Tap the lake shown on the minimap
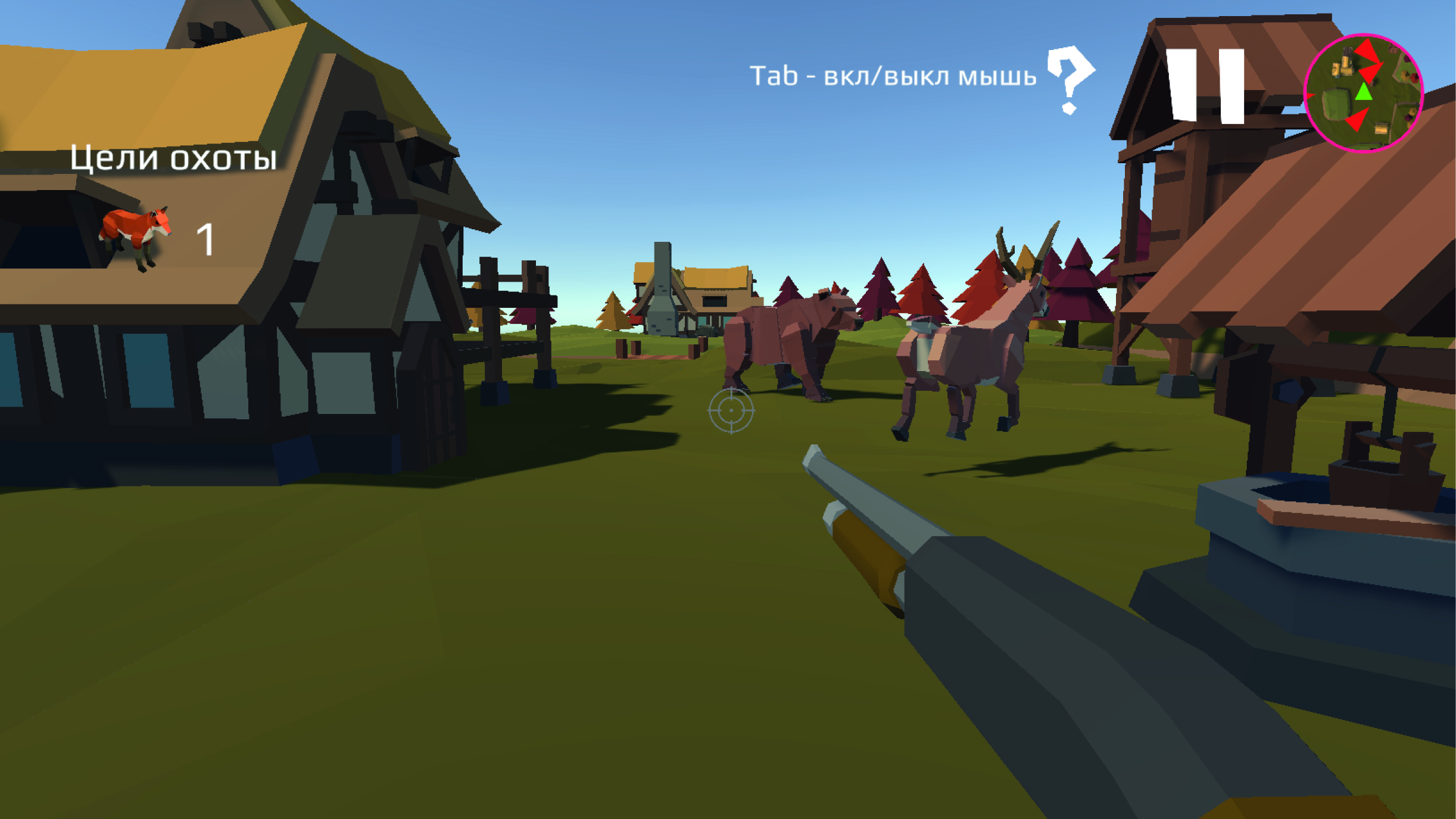Screen dimensions: 1456x819 pos(1336,103)
